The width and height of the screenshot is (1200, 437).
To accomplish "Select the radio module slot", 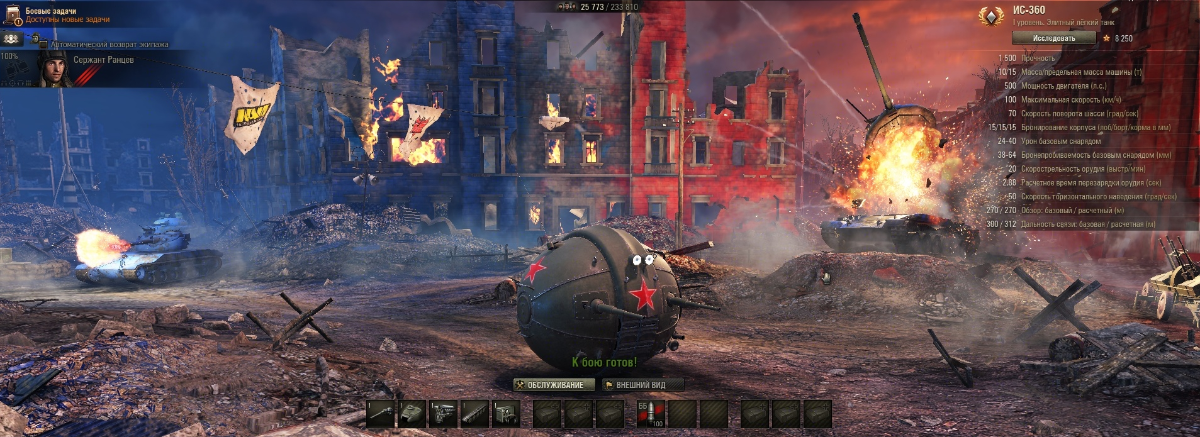I will 506,414.
